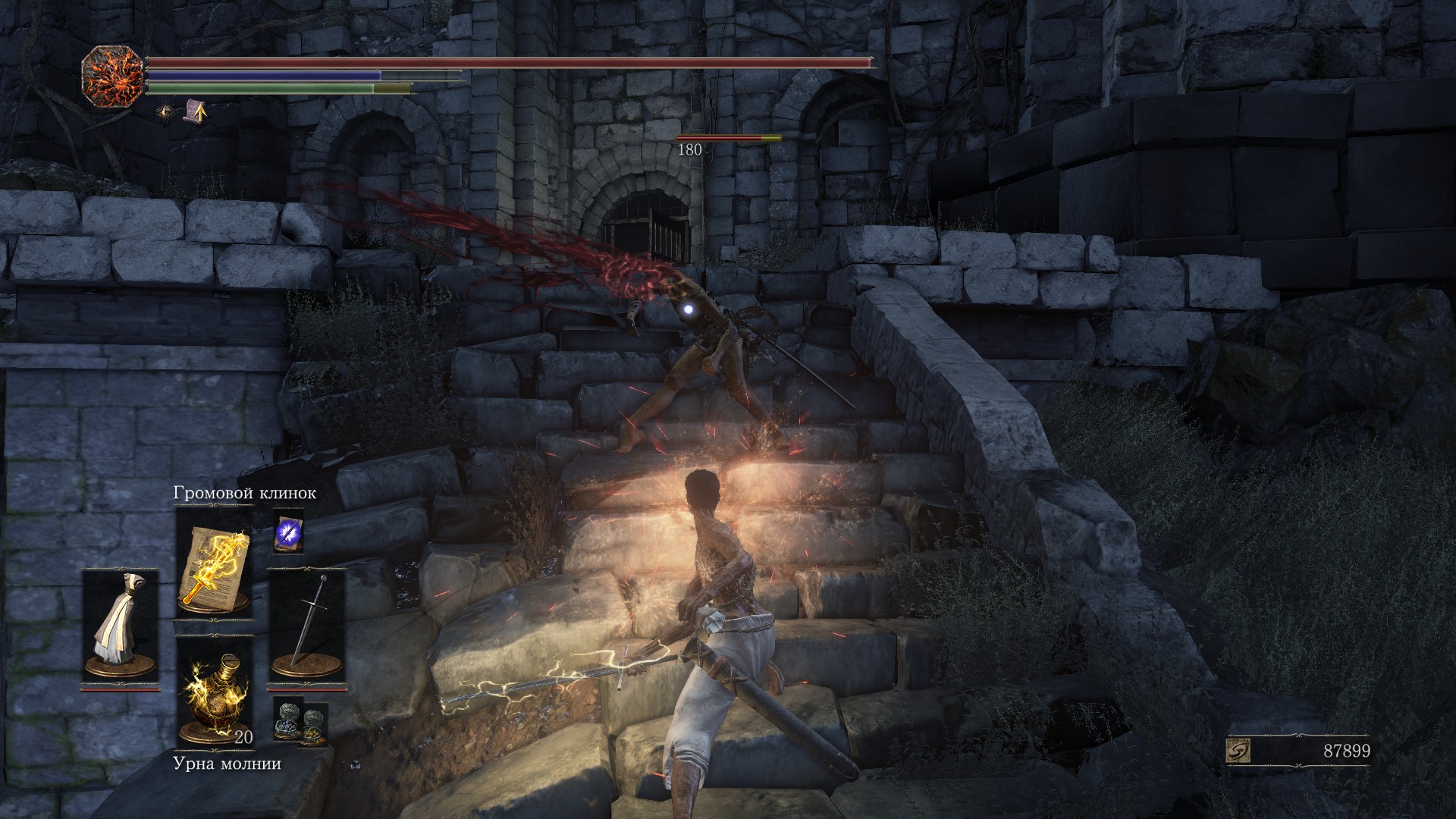Click the ember emblem beside the health bar
Screen dimensions: 1456x819
coord(112,77)
